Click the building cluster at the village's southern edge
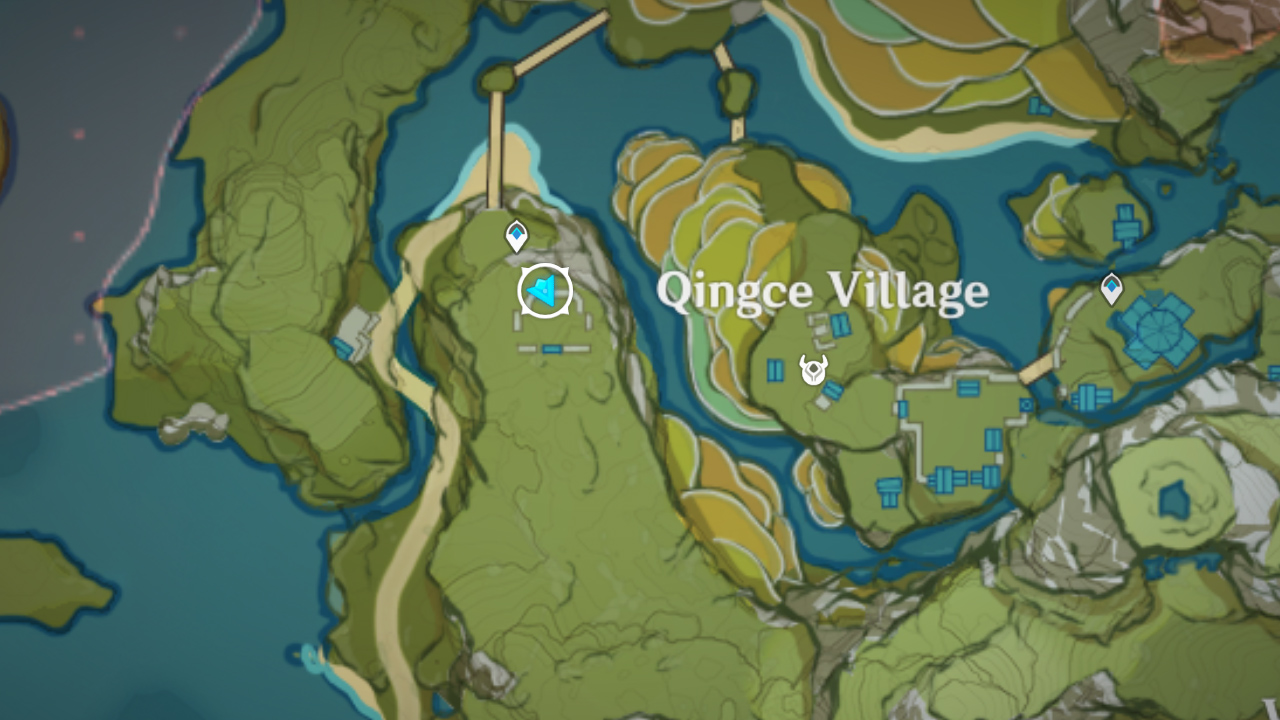The width and height of the screenshot is (1280, 720). (x=945, y=480)
